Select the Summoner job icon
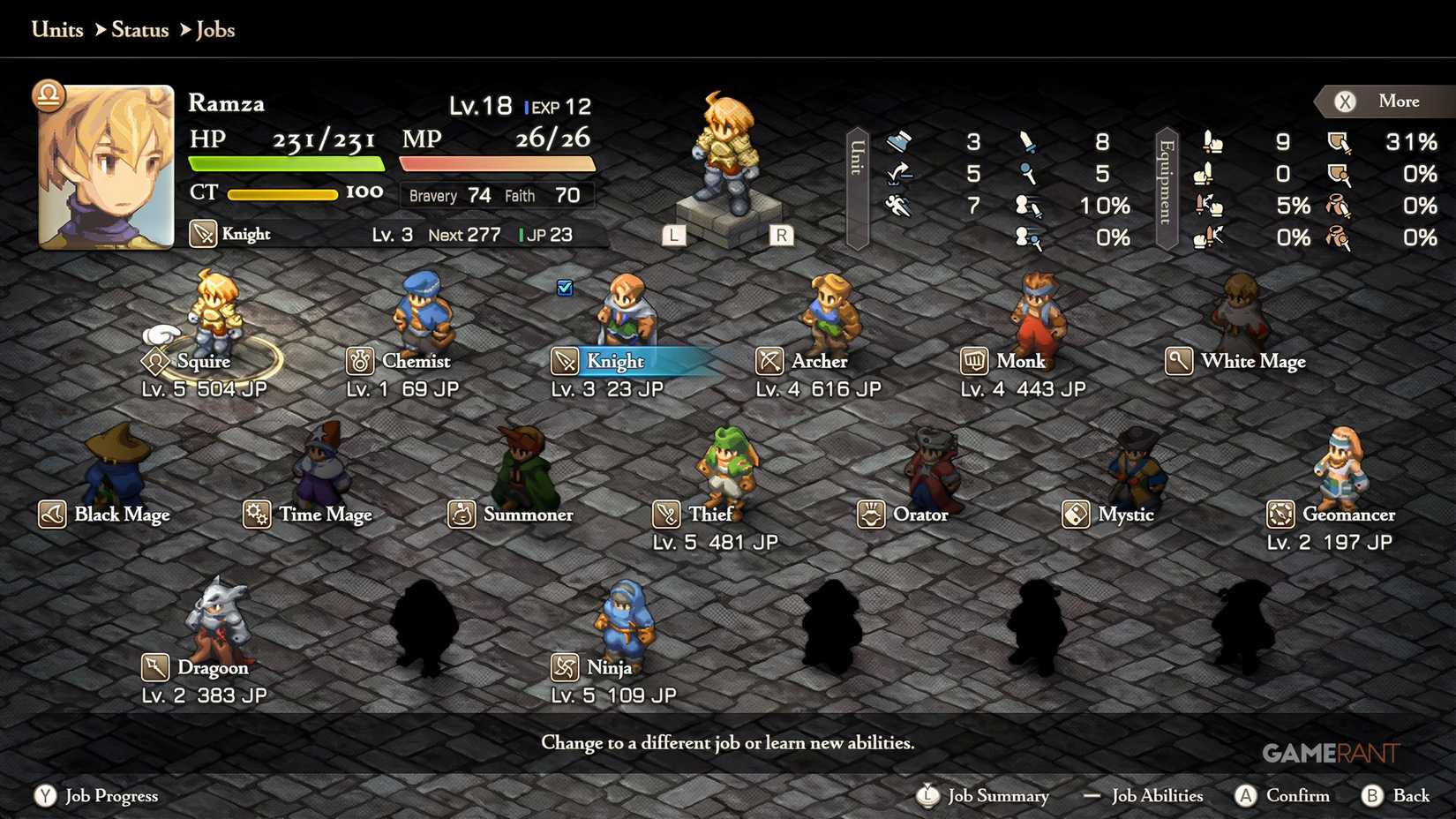 462,514
